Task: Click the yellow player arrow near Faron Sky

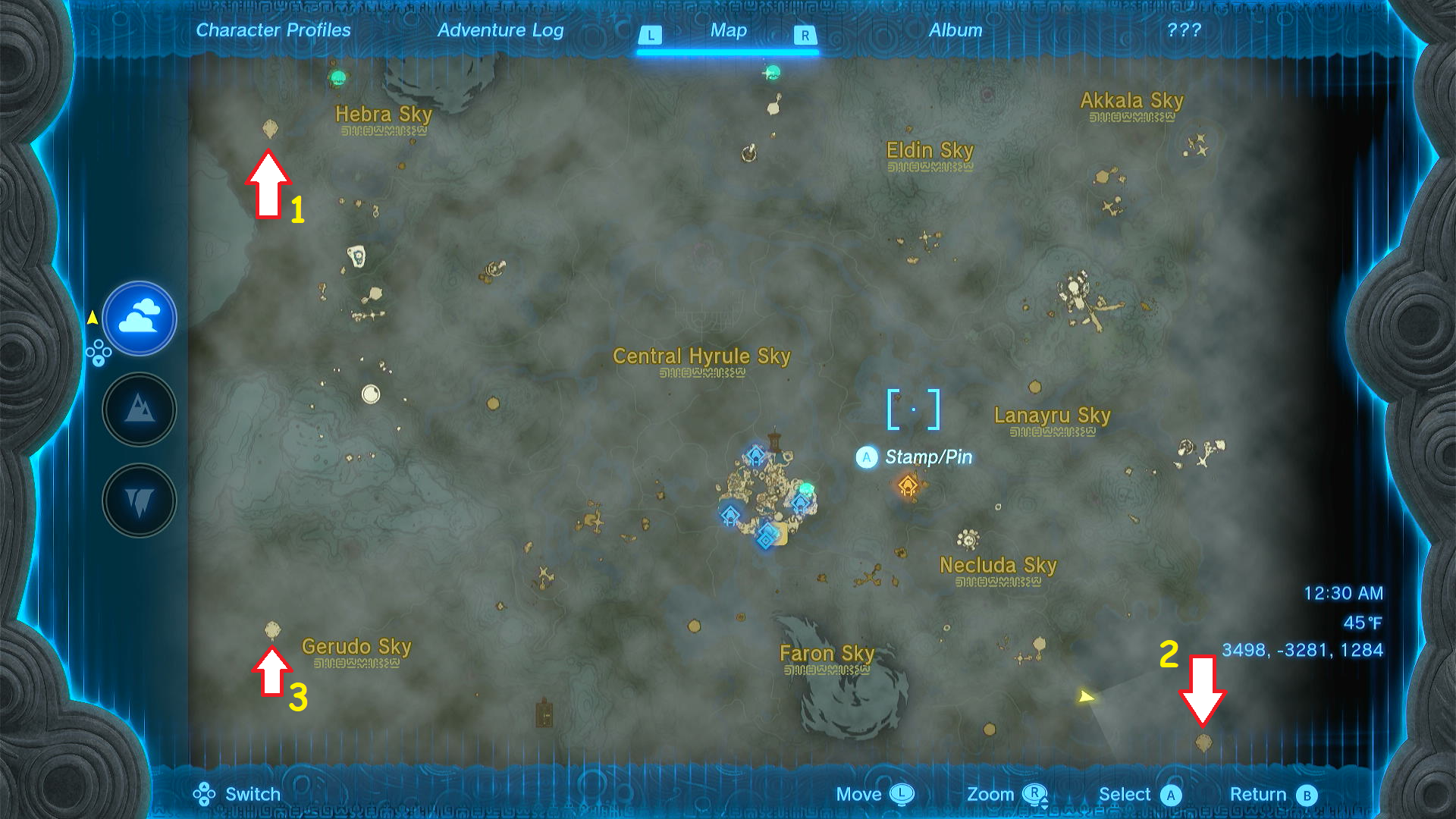Action: (x=1084, y=694)
